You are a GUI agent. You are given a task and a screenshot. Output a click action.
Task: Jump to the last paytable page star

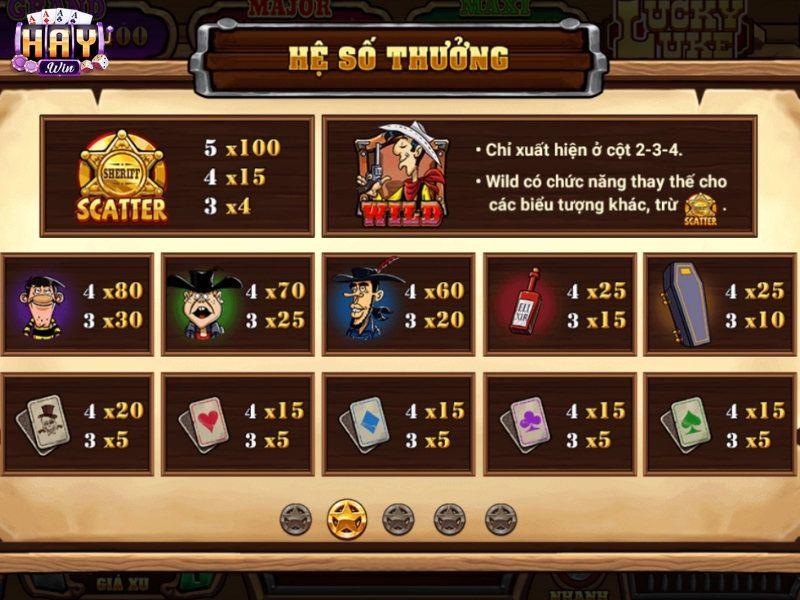tap(501, 519)
